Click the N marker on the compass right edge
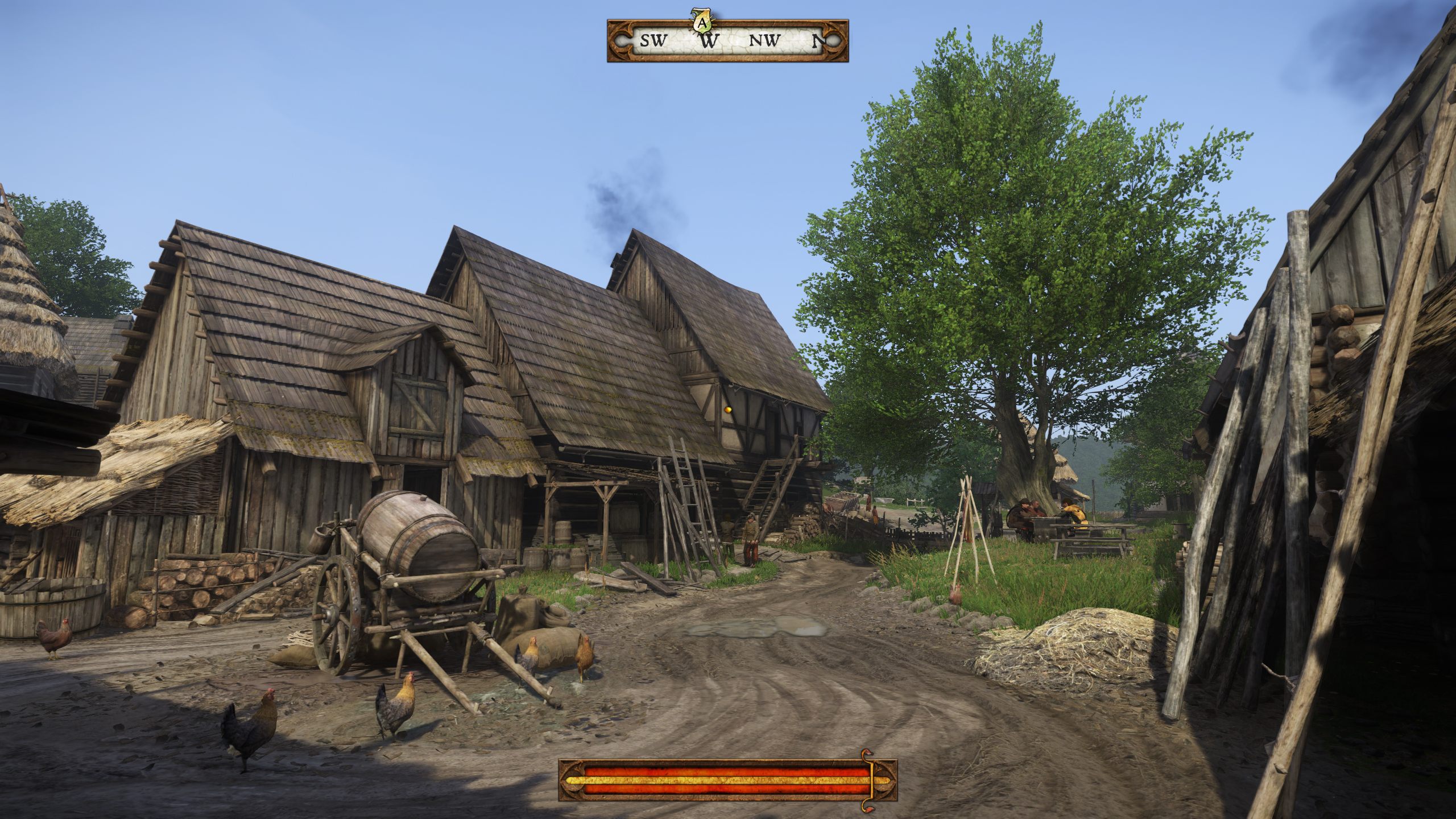 click(x=818, y=40)
